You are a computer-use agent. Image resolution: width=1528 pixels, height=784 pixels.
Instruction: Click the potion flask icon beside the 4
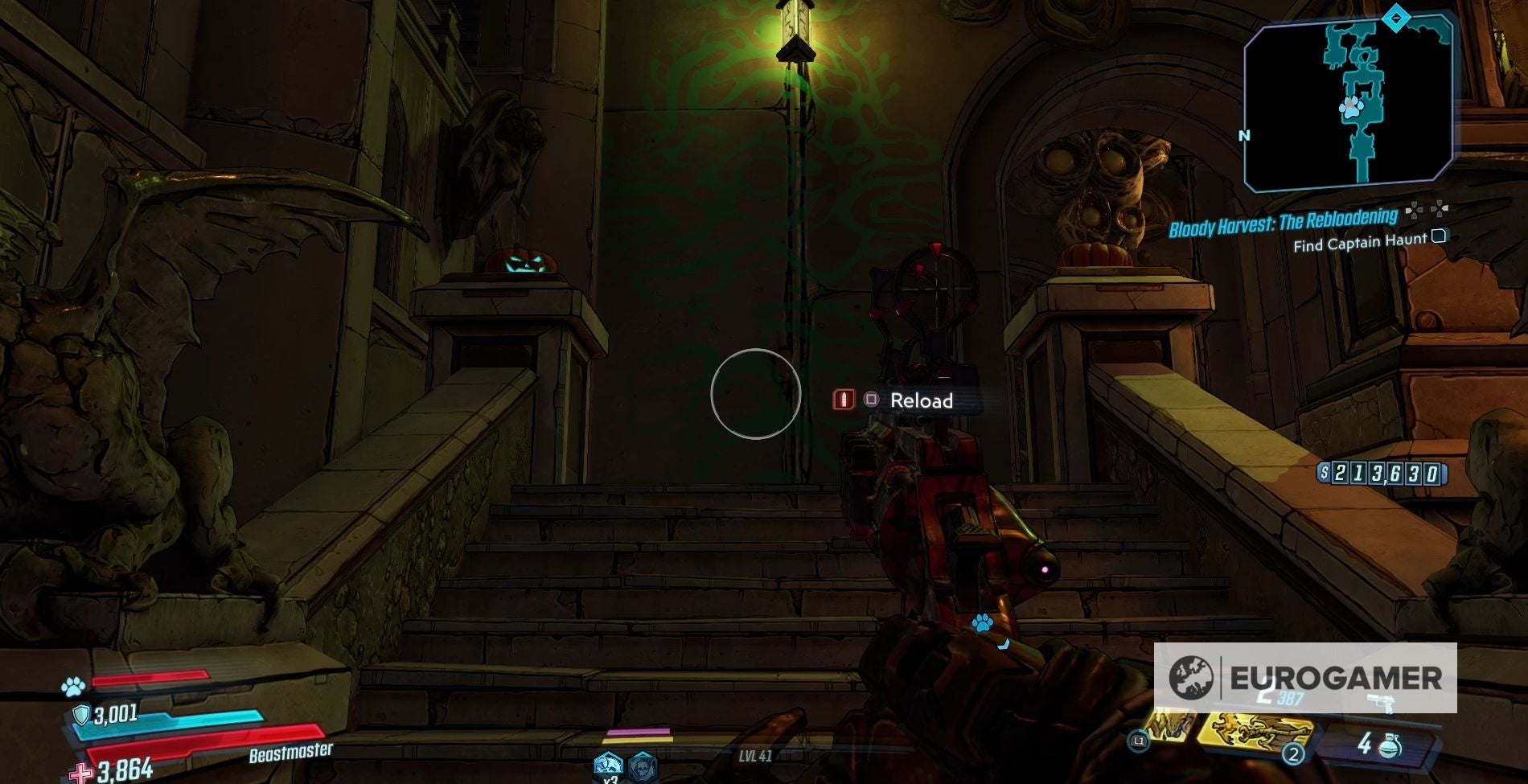coord(1389,746)
